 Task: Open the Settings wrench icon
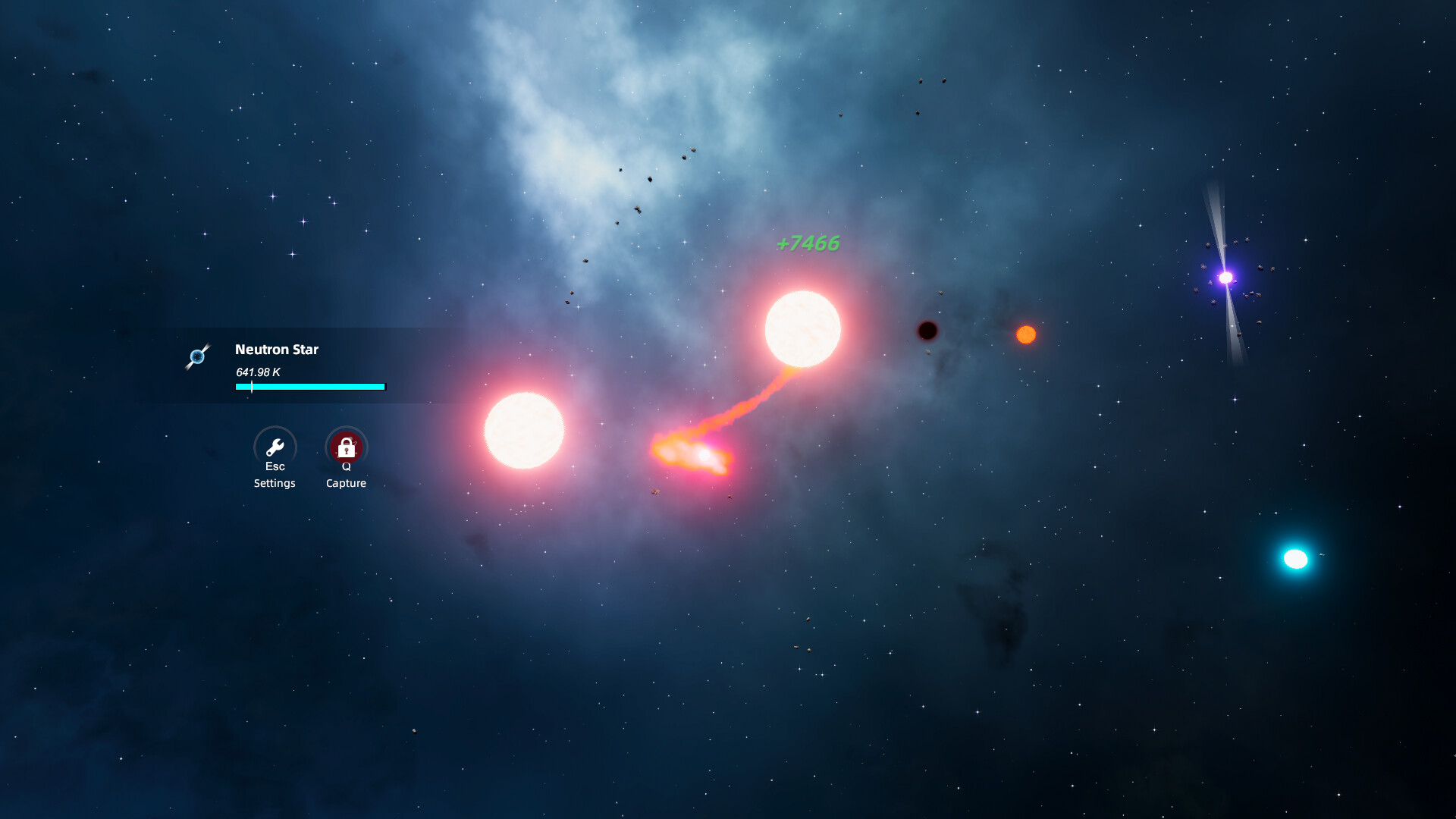(x=275, y=447)
